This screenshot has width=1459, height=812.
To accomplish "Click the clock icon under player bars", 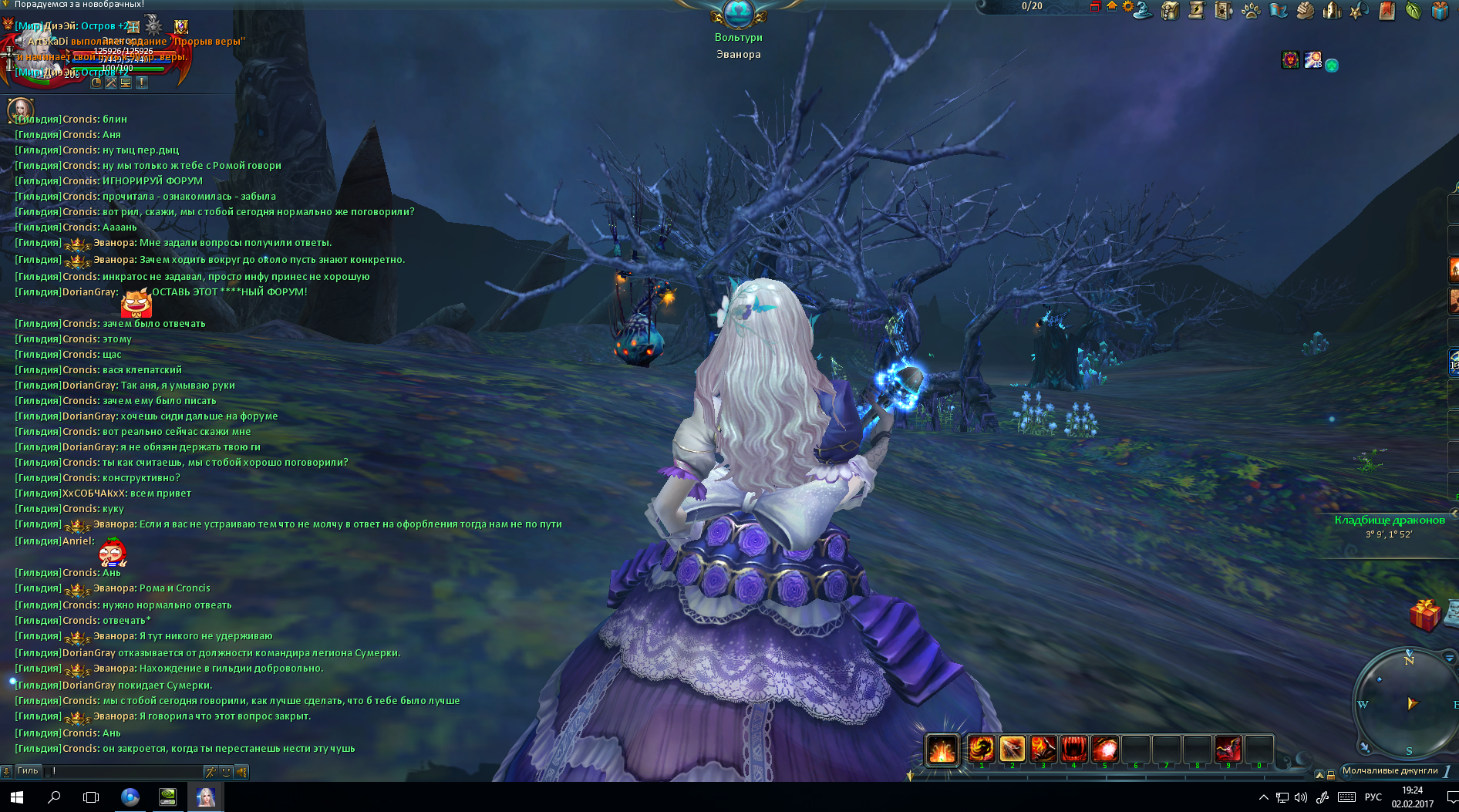I will [96, 83].
